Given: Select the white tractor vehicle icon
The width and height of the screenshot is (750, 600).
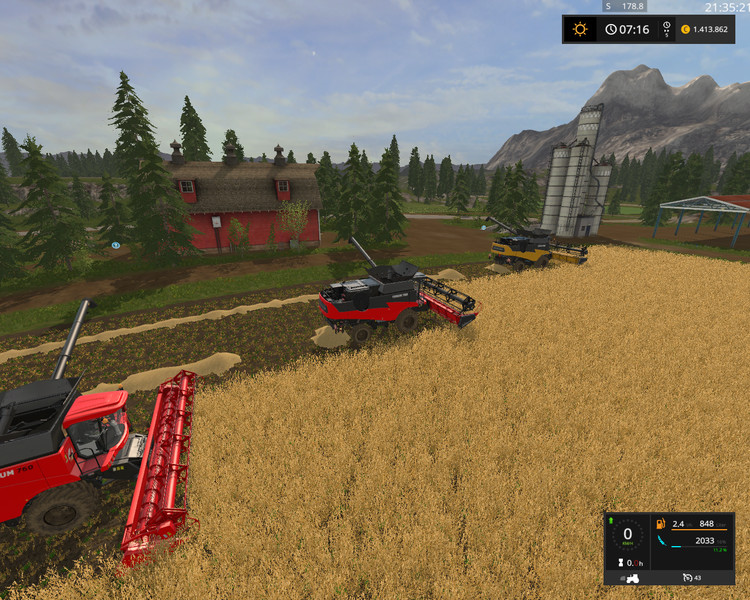Looking at the screenshot, I should point(632,578).
